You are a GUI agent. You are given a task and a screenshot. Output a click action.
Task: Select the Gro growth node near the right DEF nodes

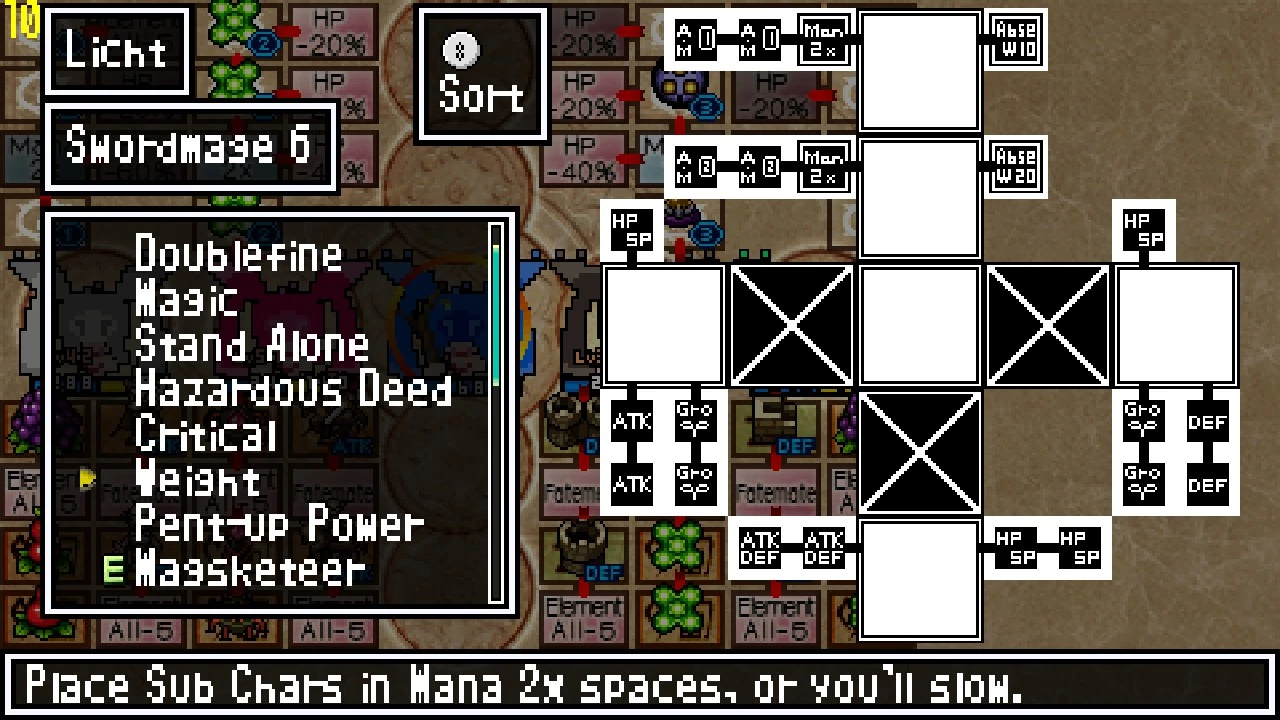point(1143,422)
